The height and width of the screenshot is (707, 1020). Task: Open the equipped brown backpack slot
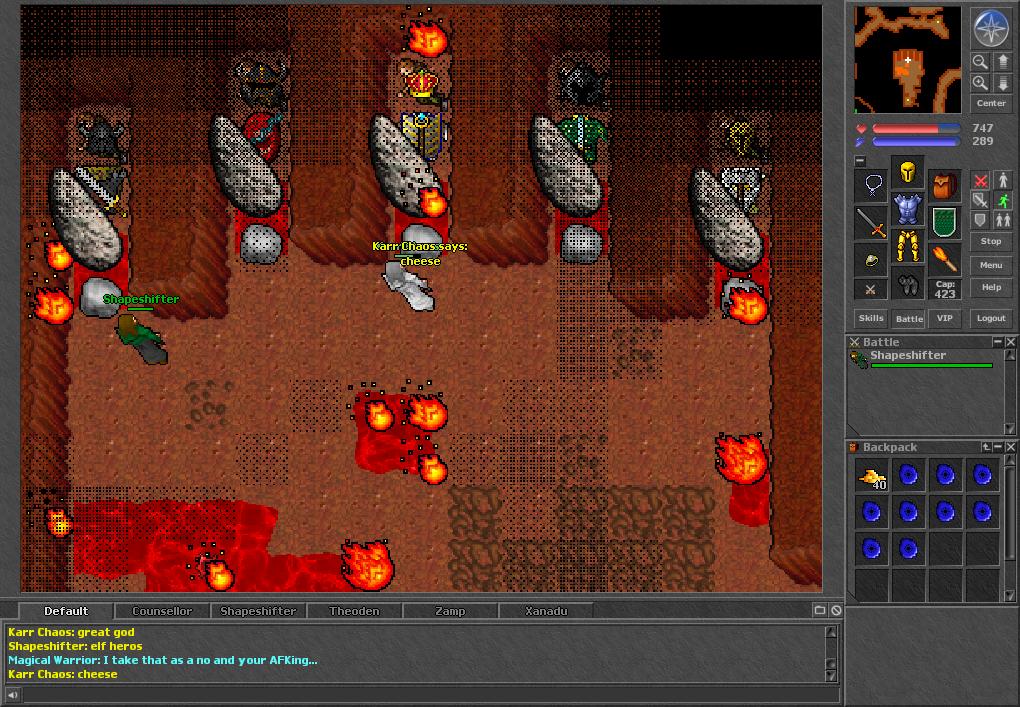point(945,185)
